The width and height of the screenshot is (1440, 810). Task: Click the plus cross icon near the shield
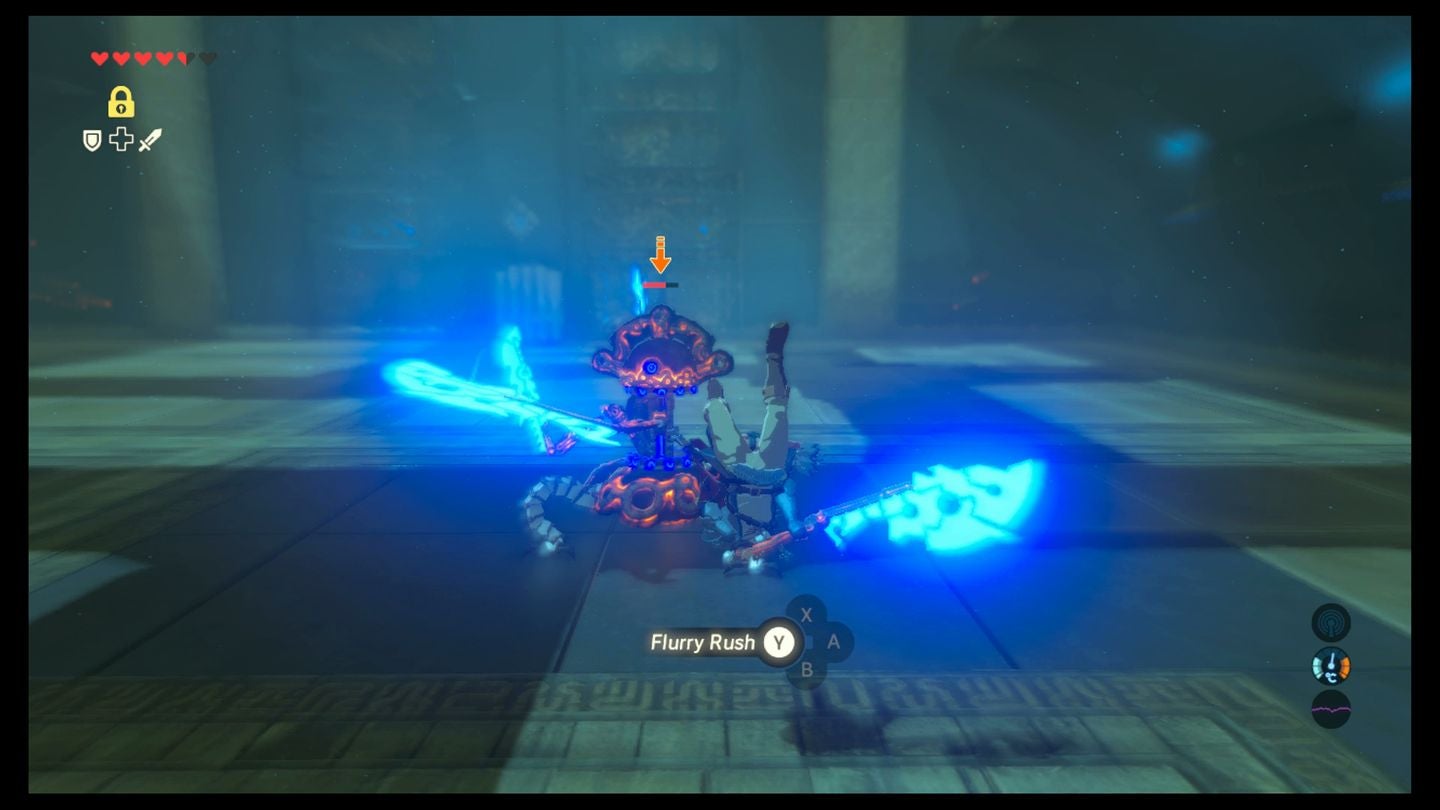[x=119, y=139]
